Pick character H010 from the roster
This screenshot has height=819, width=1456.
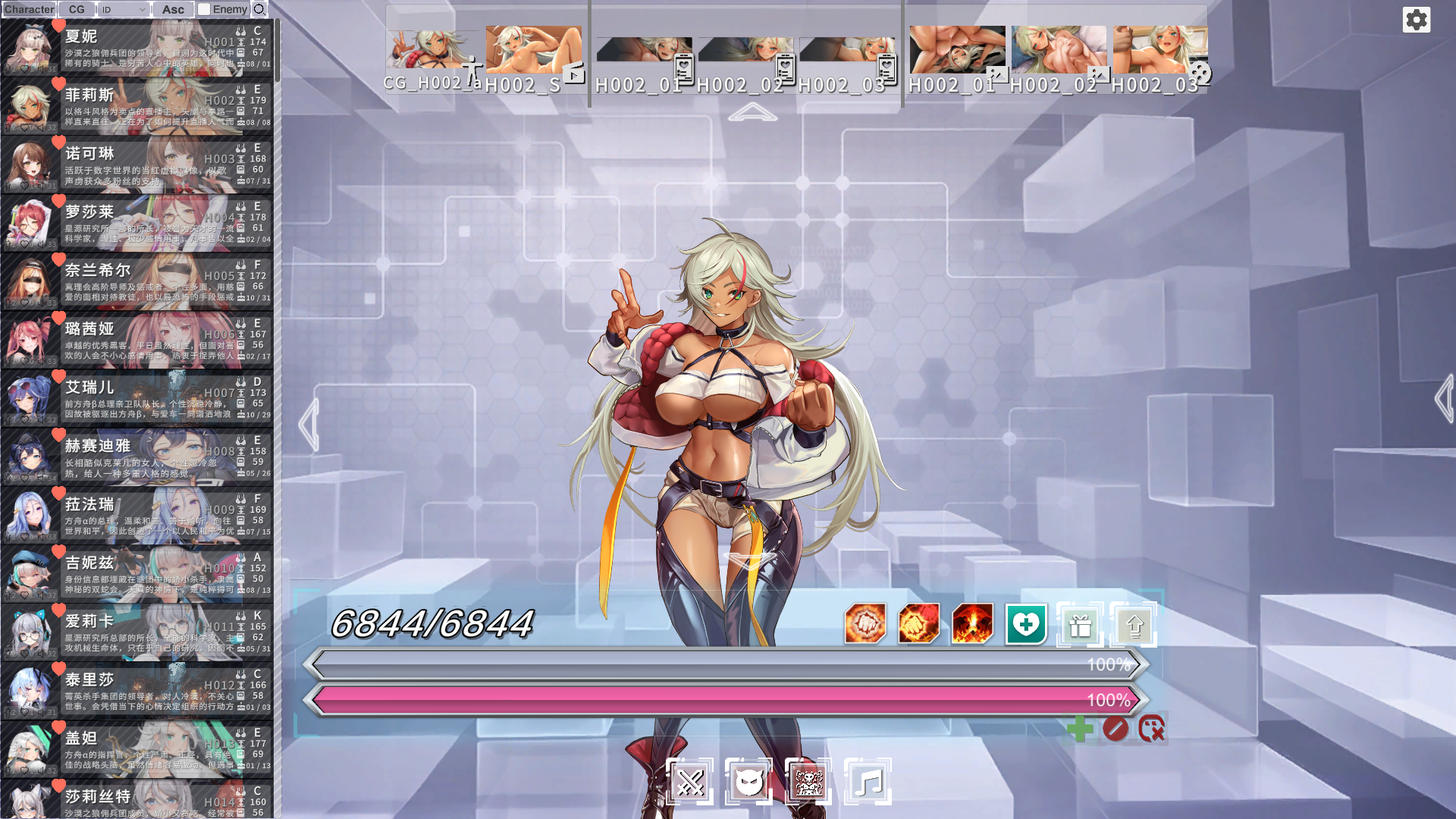coord(137,574)
